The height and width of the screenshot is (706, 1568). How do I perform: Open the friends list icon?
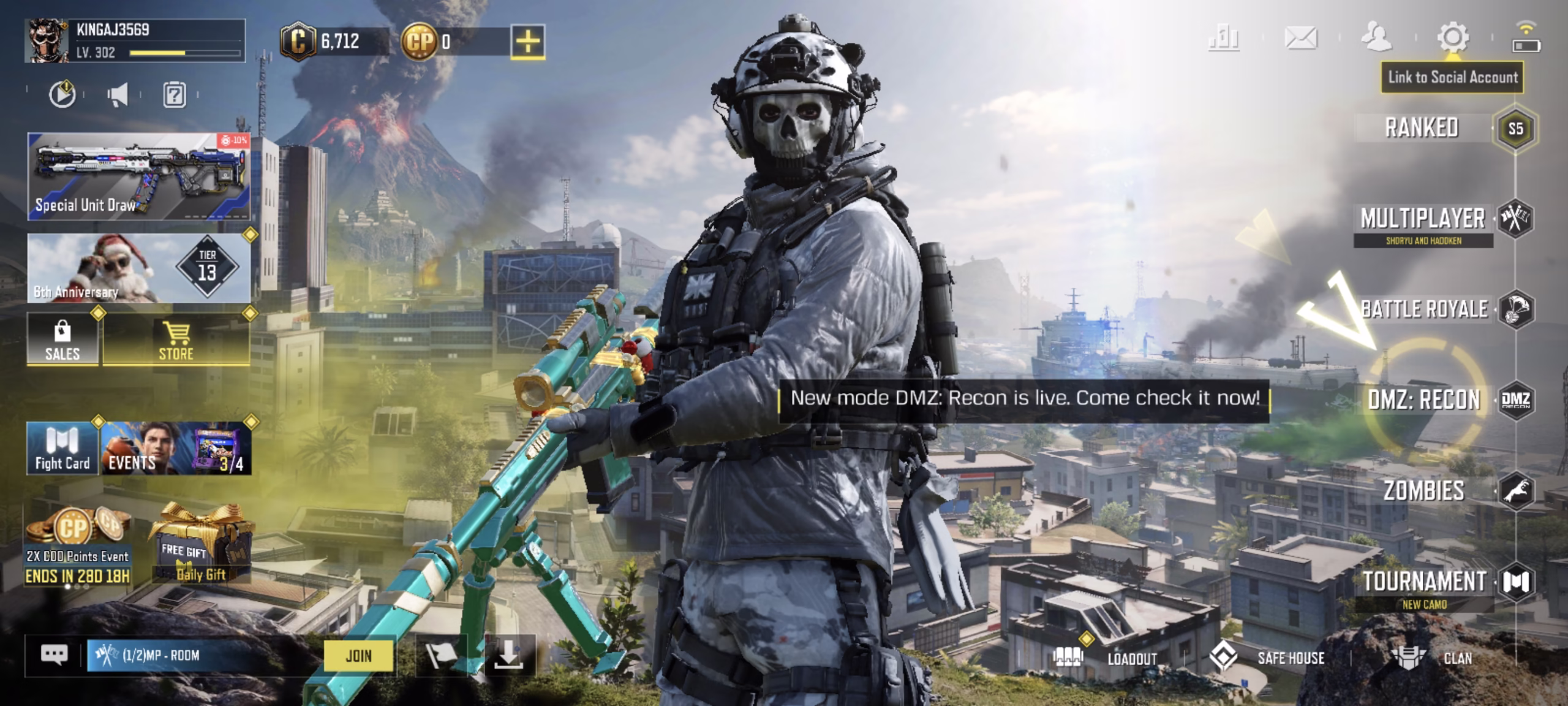pos(1376,38)
